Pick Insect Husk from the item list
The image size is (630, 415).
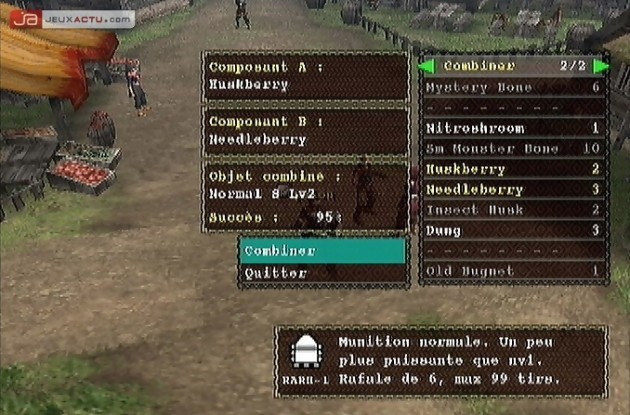(x=513, y=210)
